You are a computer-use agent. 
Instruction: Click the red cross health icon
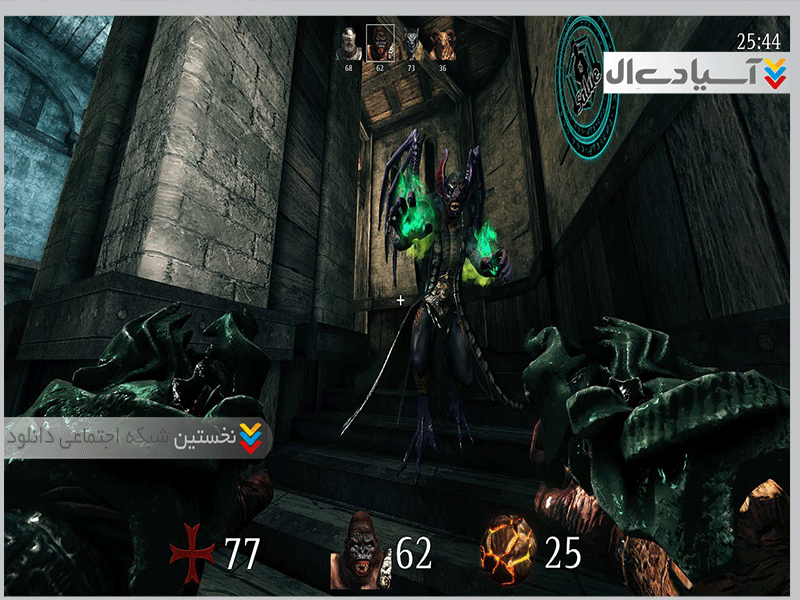pyautogui.click(x=190, y=553)
